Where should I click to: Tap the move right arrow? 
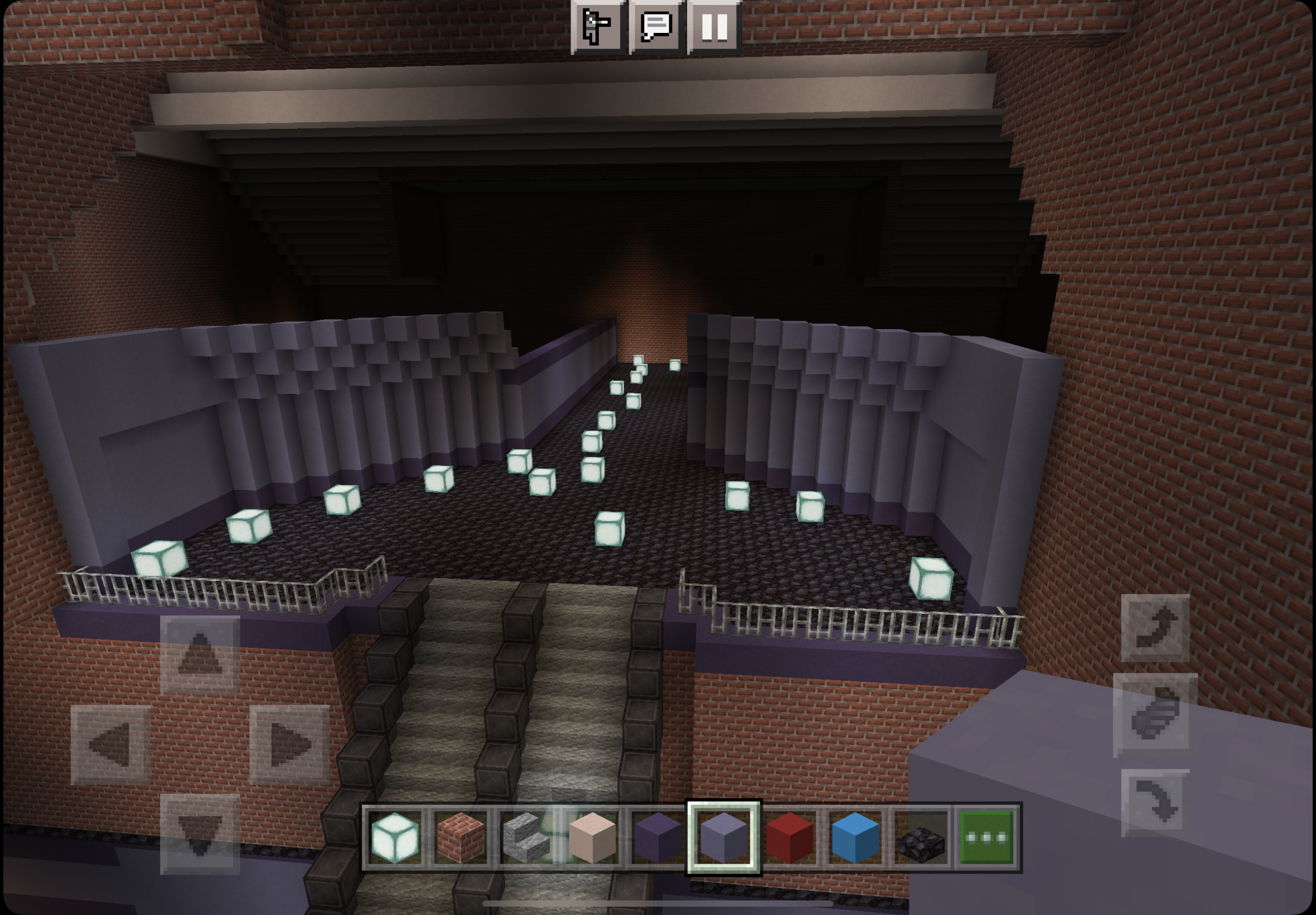289,744
